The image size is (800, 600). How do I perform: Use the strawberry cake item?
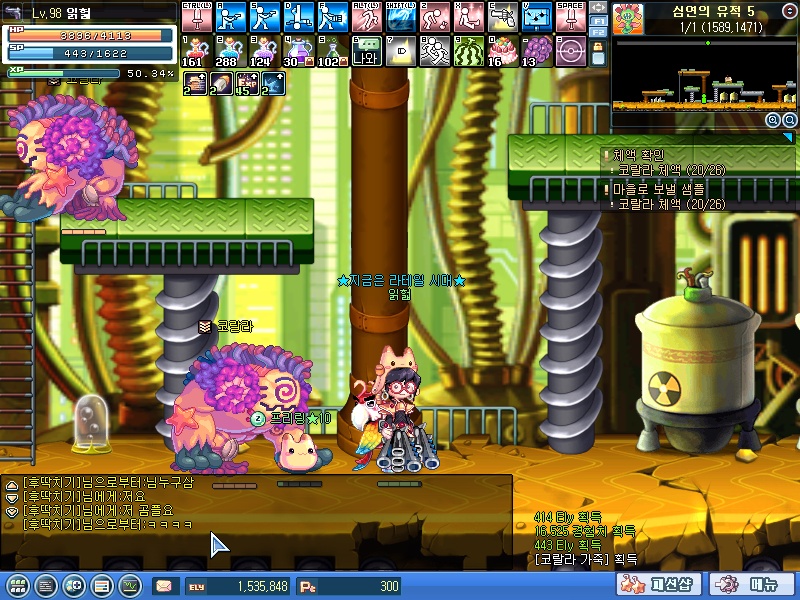pyautogui.click(x=502, y=50)
